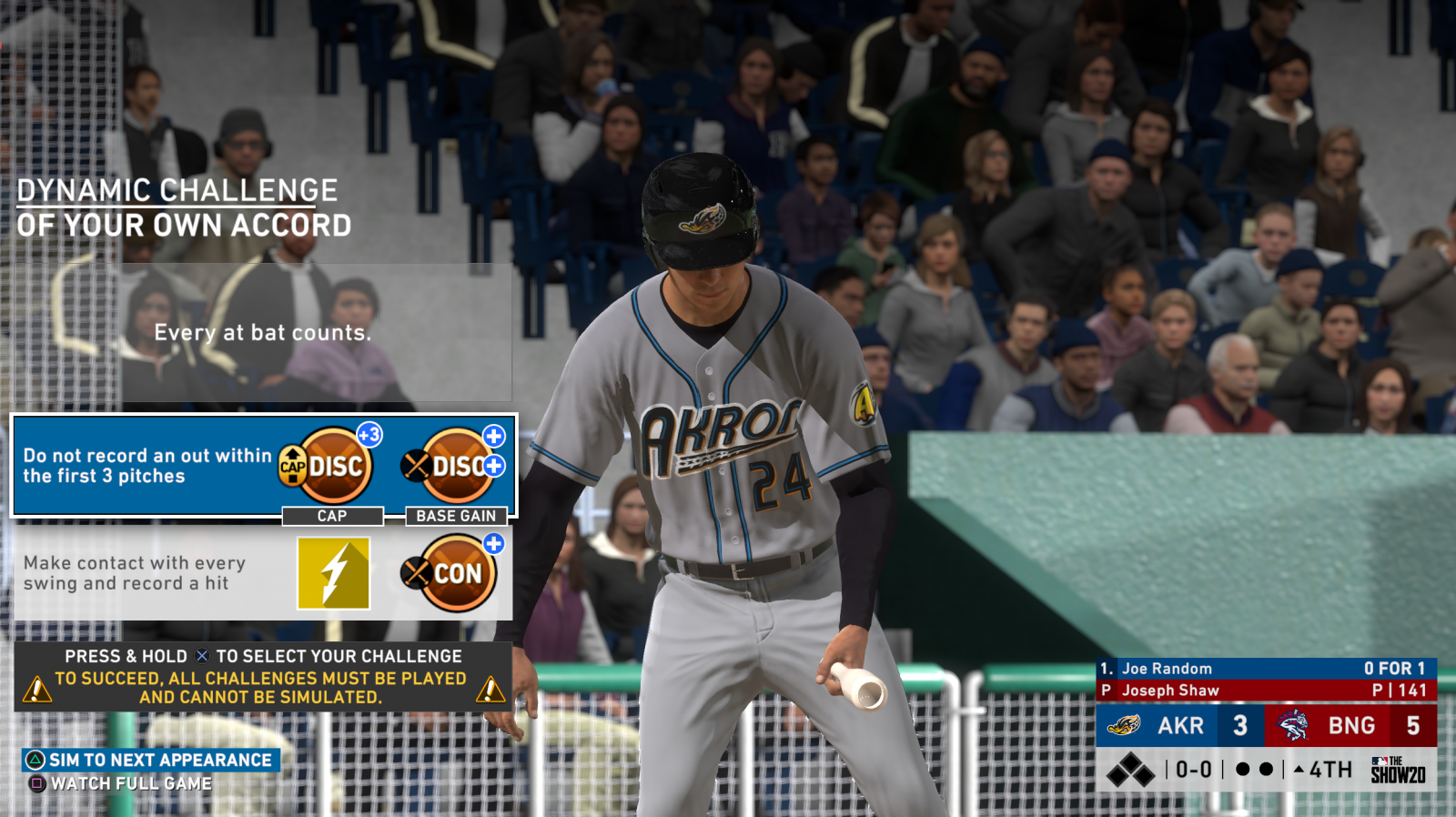Click the CON reward icon
Image resolution: width=1456 pixels, height=817 pixels.
click(x=455, y=573)
